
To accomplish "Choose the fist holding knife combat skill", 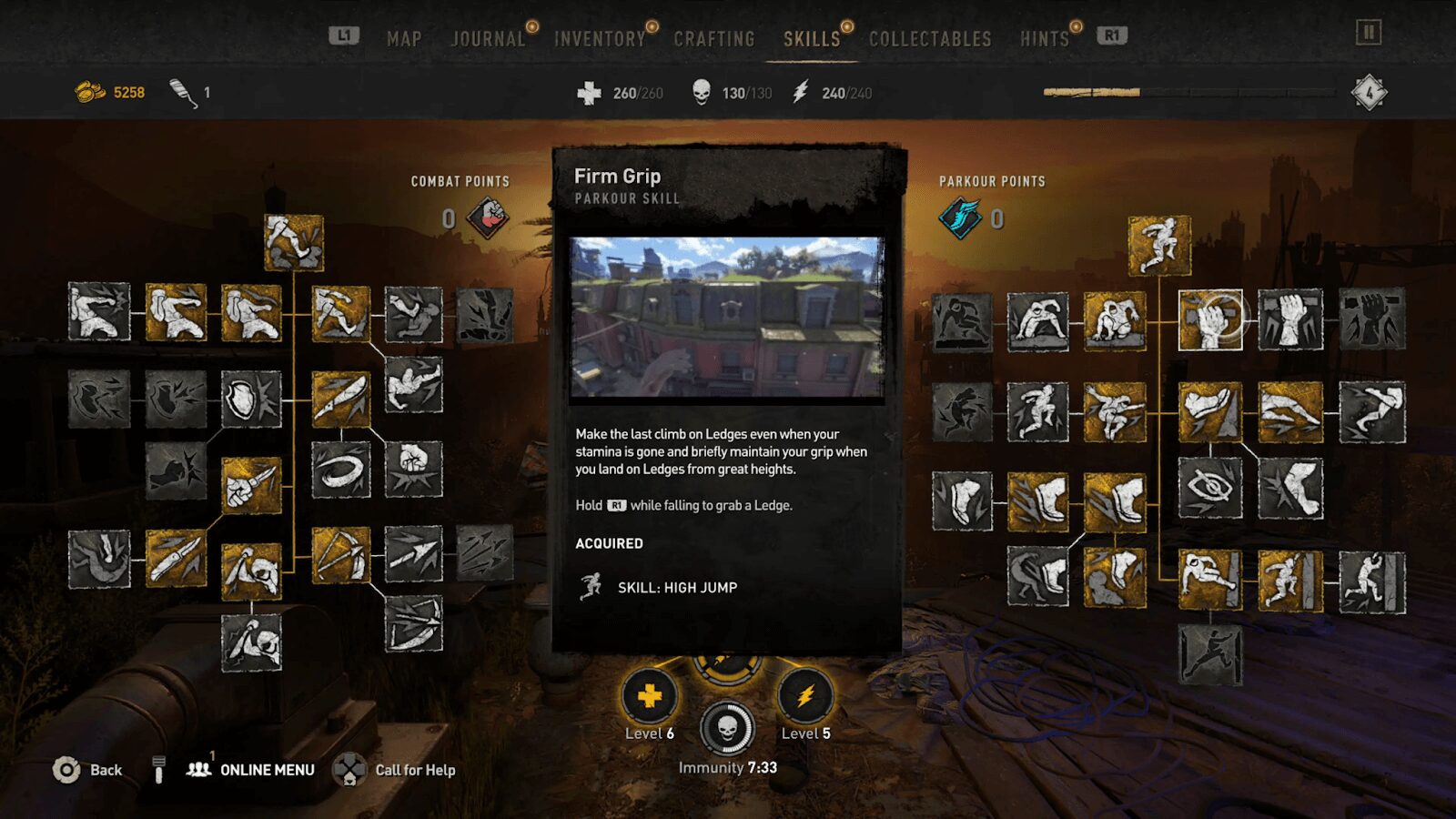I will tap(251, 485).
